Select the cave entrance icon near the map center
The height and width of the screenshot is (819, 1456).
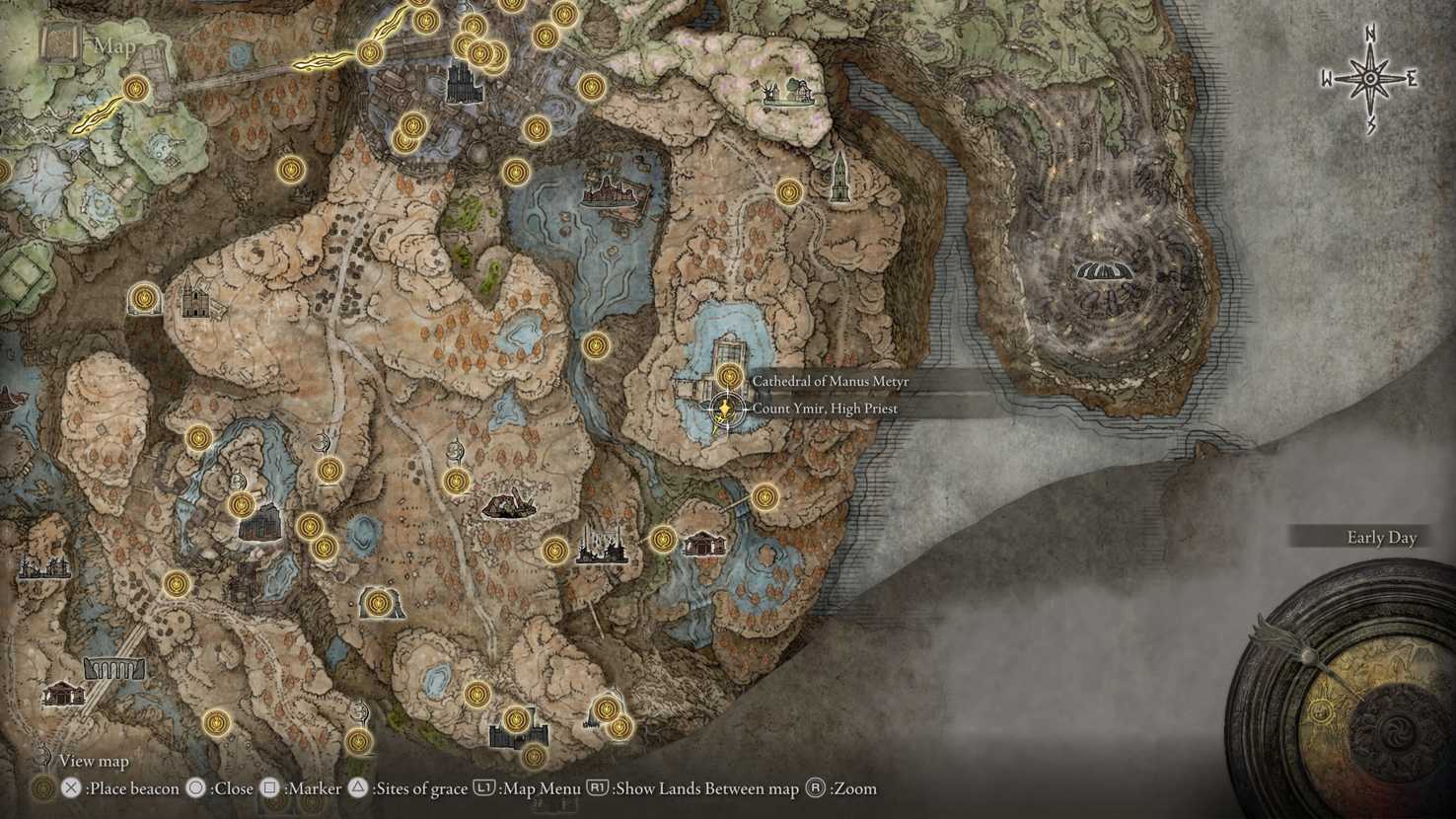click(x=456, y=451)
